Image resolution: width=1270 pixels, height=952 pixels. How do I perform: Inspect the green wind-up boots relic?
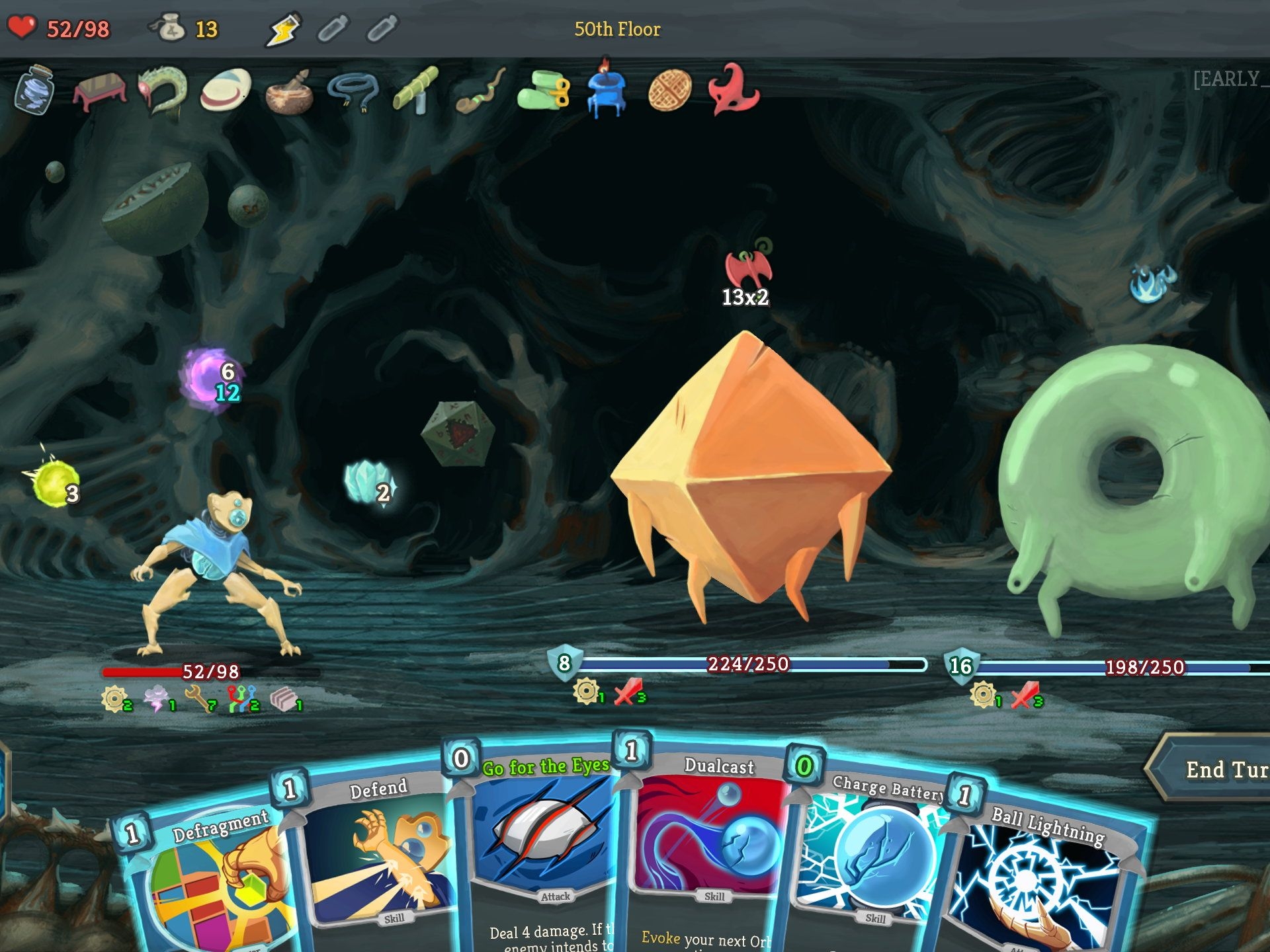click(544, 93)
